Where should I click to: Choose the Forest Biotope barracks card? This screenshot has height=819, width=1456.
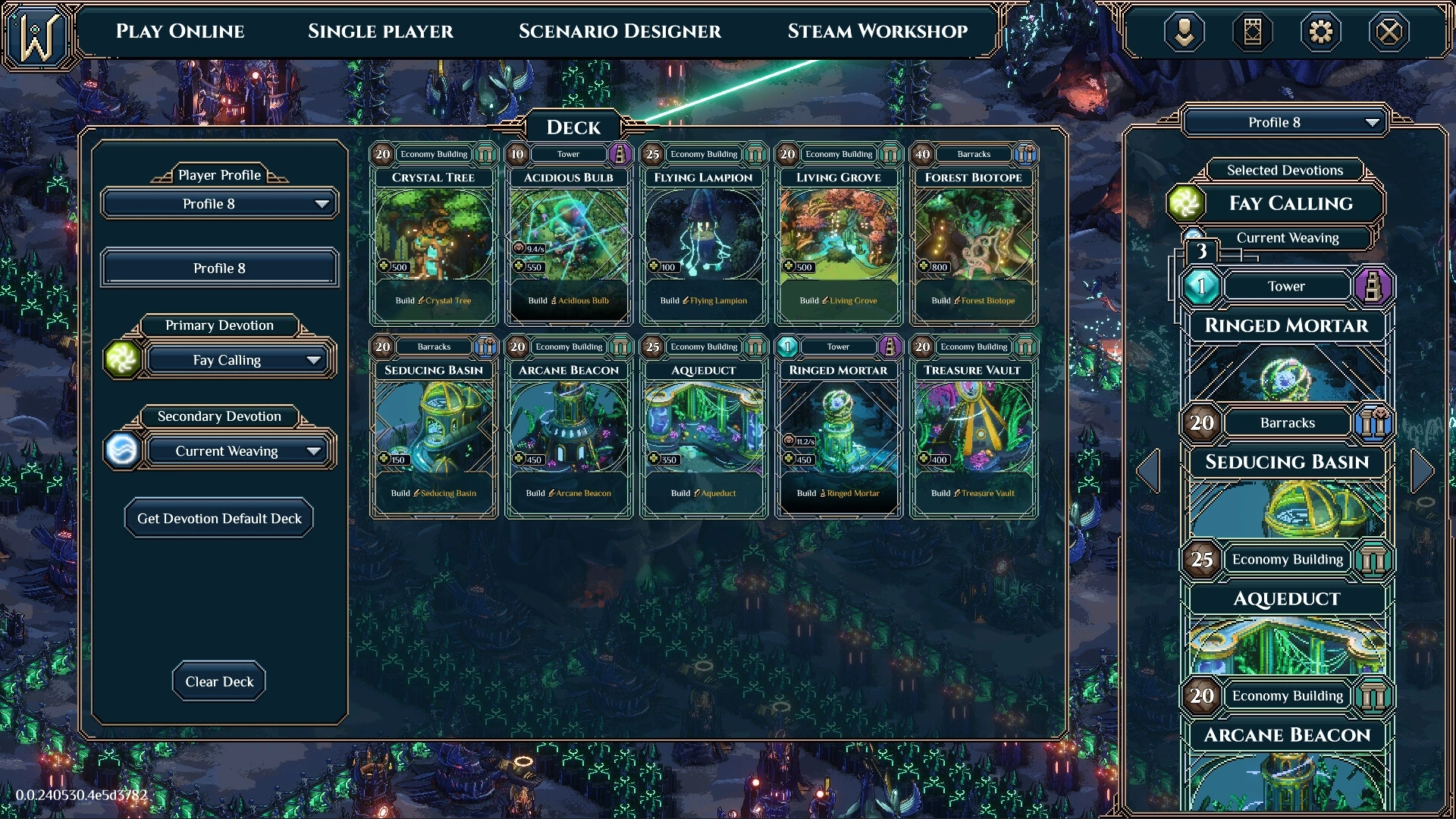point(974,235)
